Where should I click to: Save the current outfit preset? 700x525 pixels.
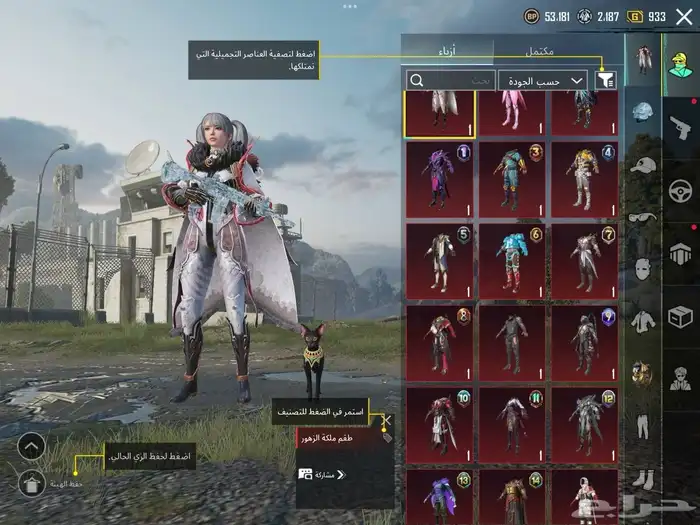tap(31, 484)
